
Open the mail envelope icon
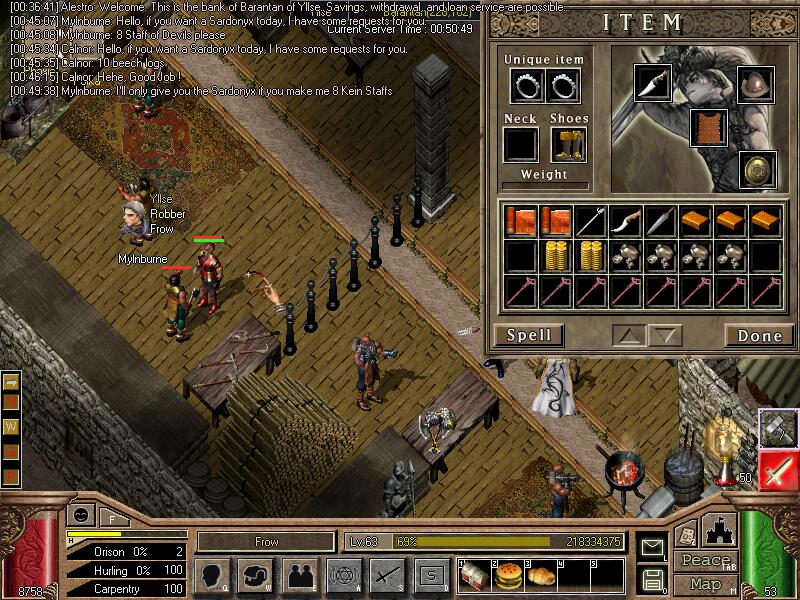(x=653, y=548)
